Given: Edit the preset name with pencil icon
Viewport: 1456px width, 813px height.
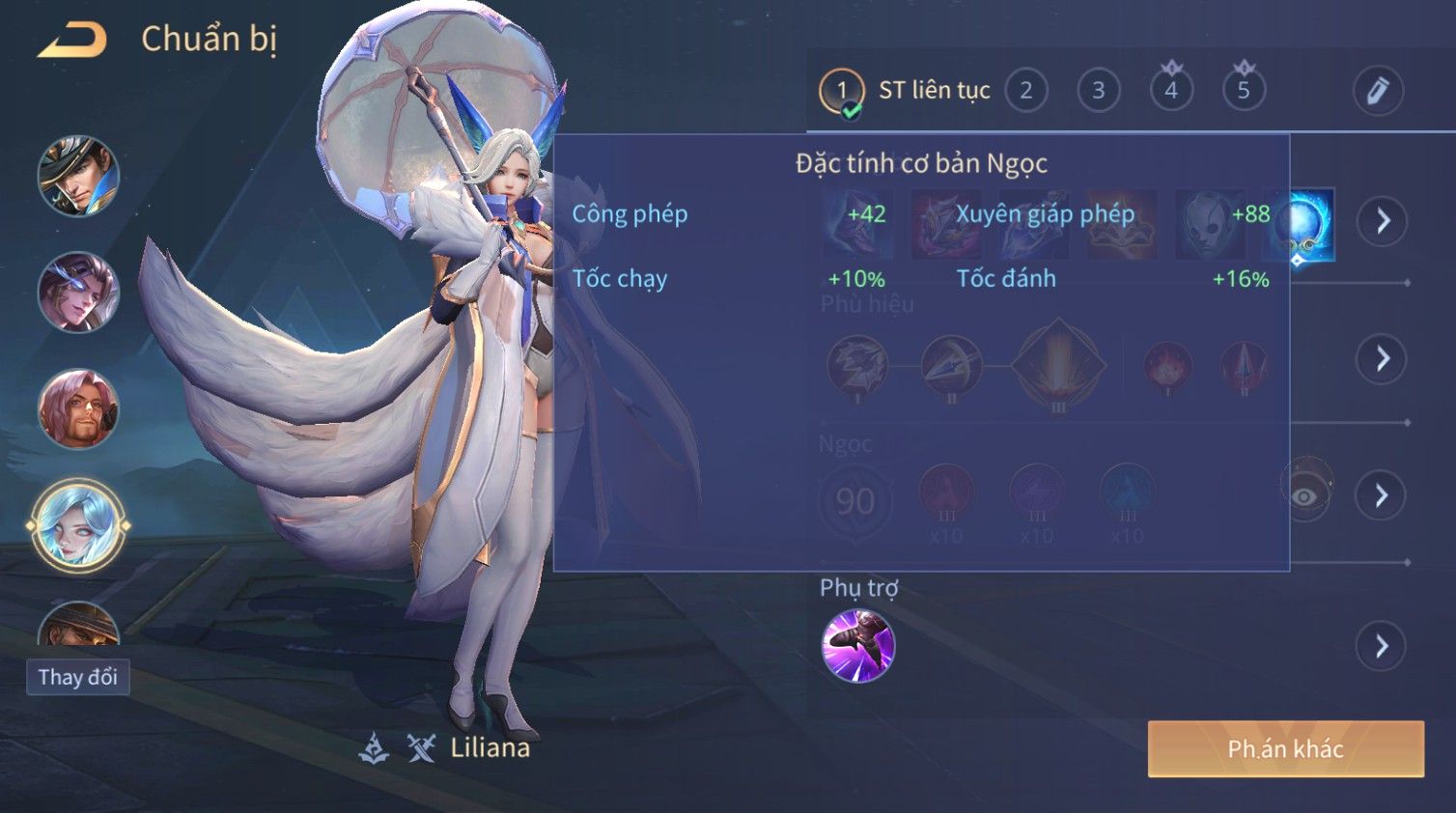Looking at the screenshot, I should pos(1377,91).
